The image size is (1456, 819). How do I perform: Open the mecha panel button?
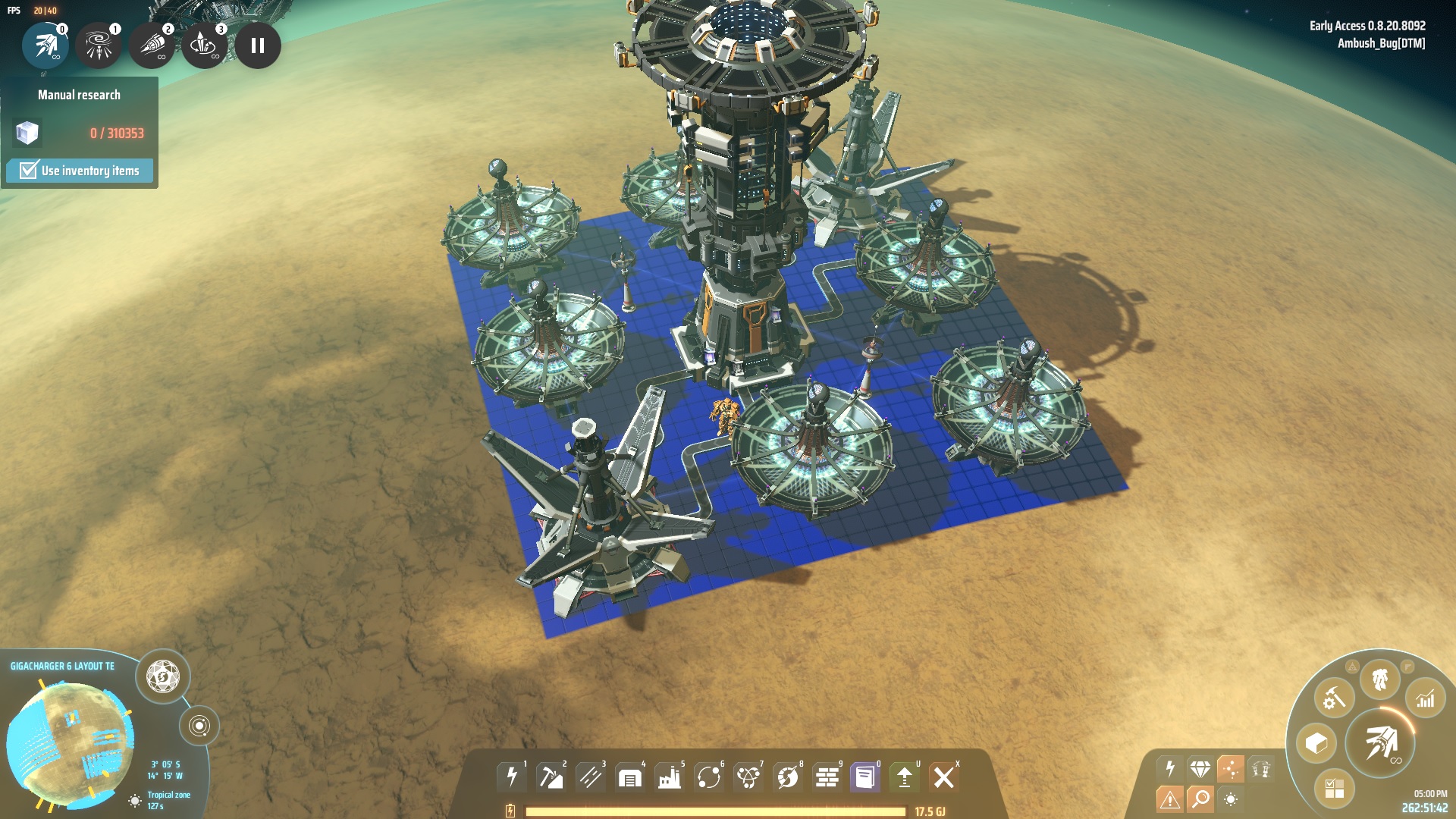point(1379,679)
